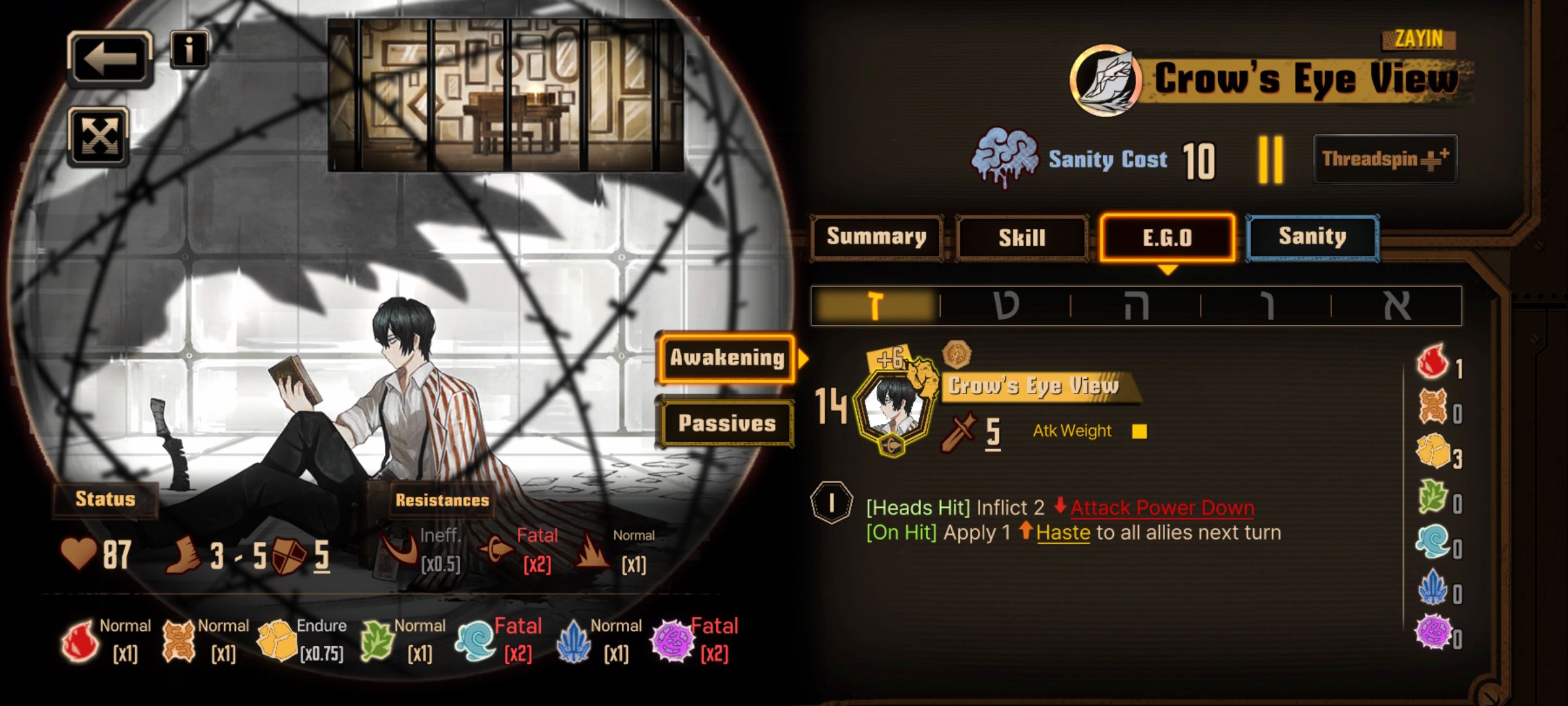
Task: Switch to the Skill tab
Action: pyautogui.click(x=1022, y=237)
